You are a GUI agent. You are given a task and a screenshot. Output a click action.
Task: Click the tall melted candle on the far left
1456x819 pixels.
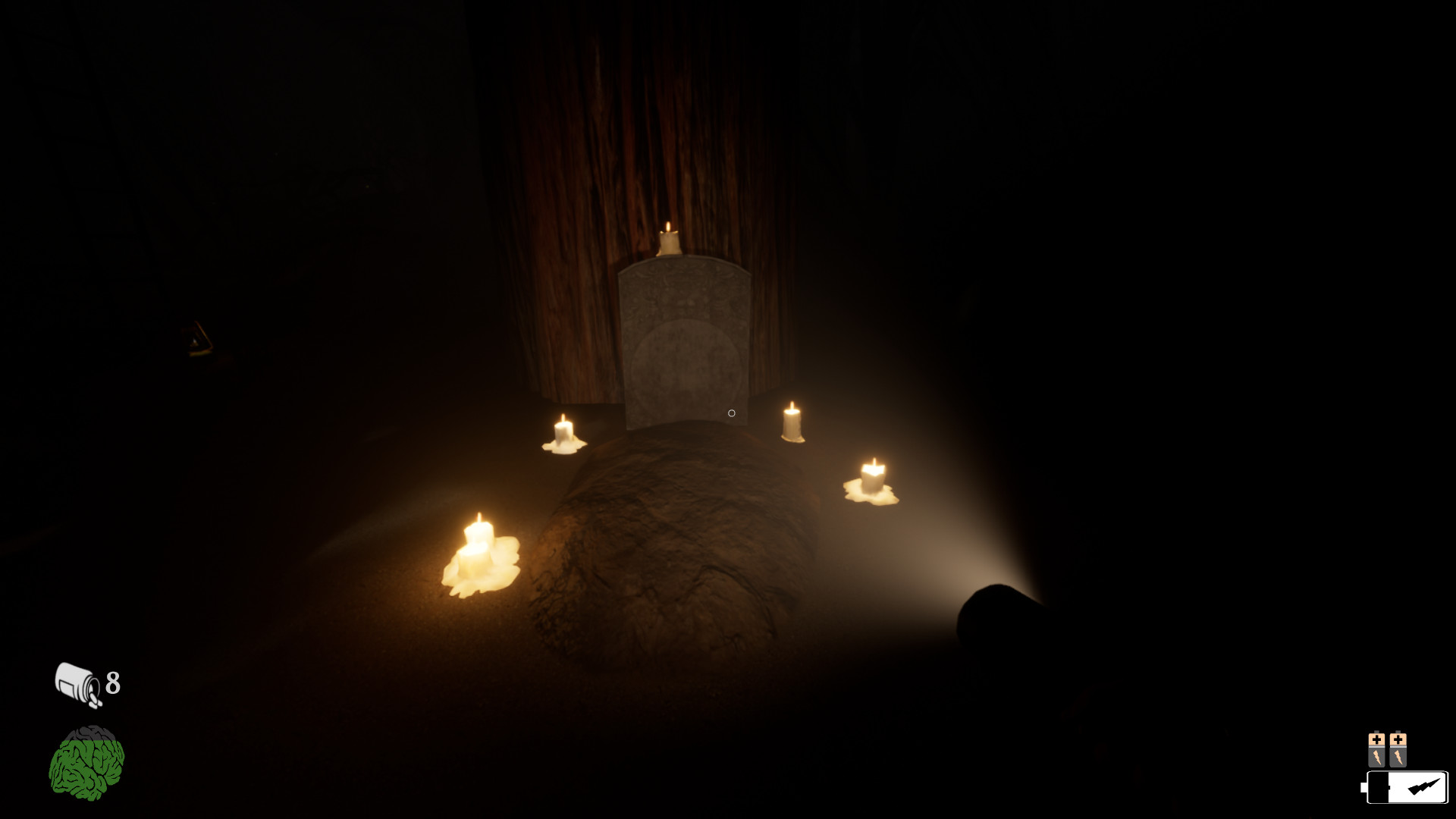479,546
